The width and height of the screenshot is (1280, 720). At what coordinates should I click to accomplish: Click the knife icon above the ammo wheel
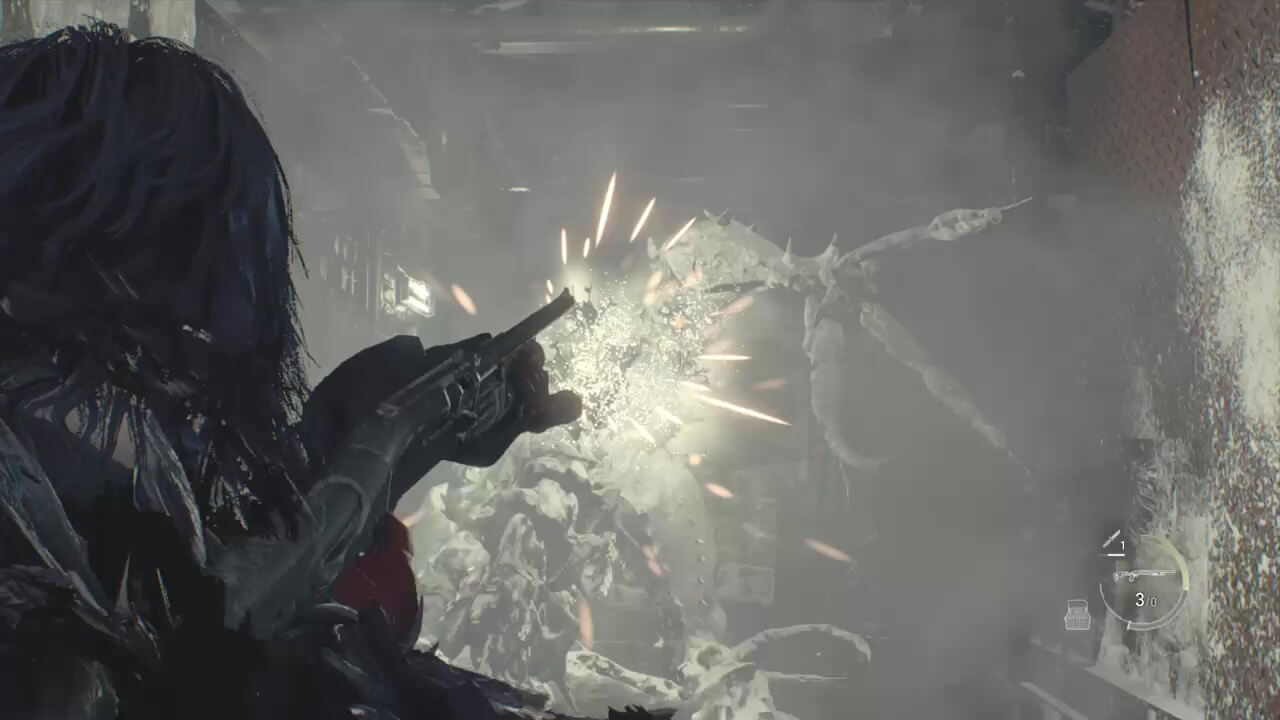point(1111,539)
